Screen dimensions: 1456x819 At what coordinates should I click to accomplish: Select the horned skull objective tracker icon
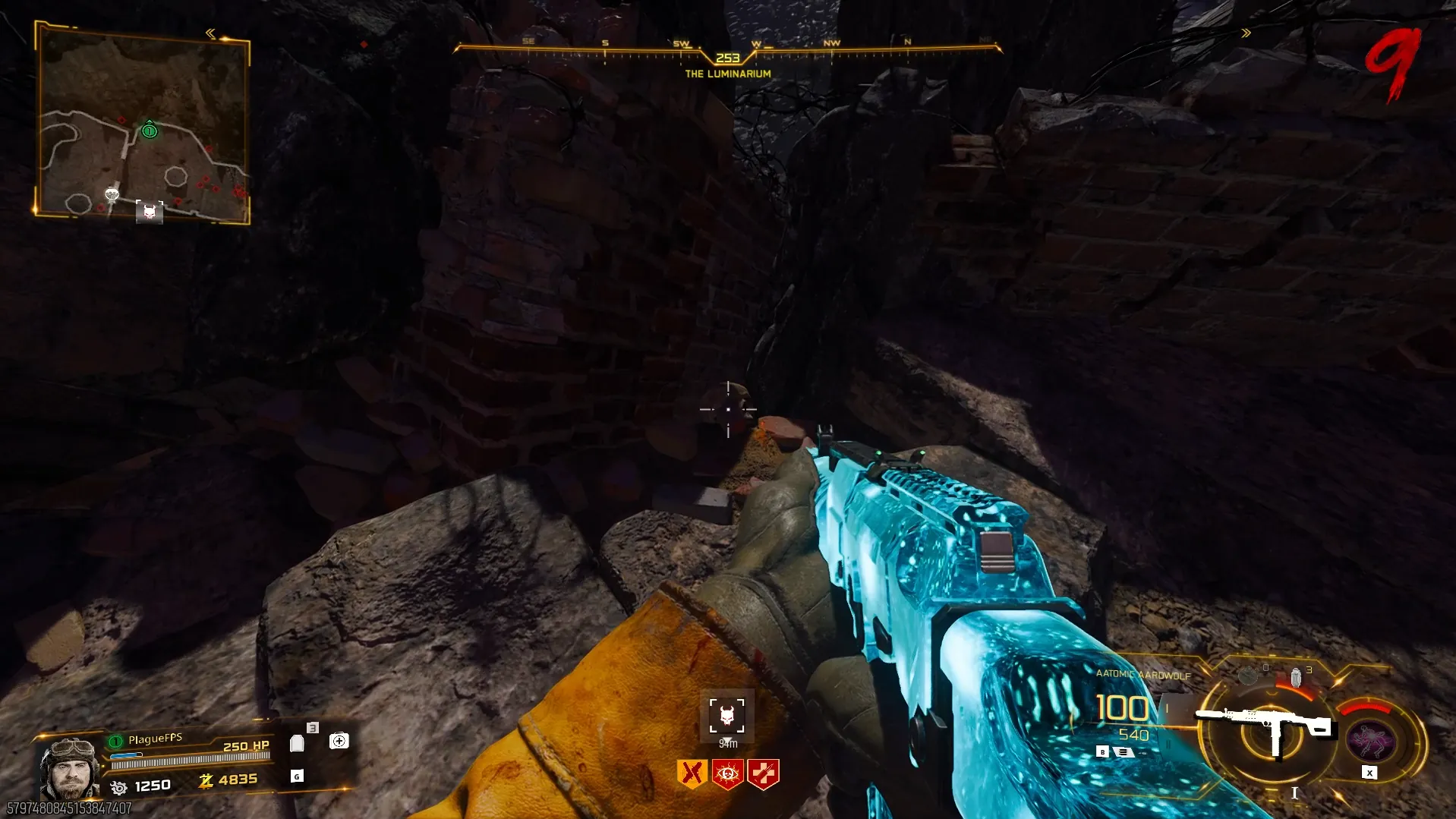[x=726, y=715]
